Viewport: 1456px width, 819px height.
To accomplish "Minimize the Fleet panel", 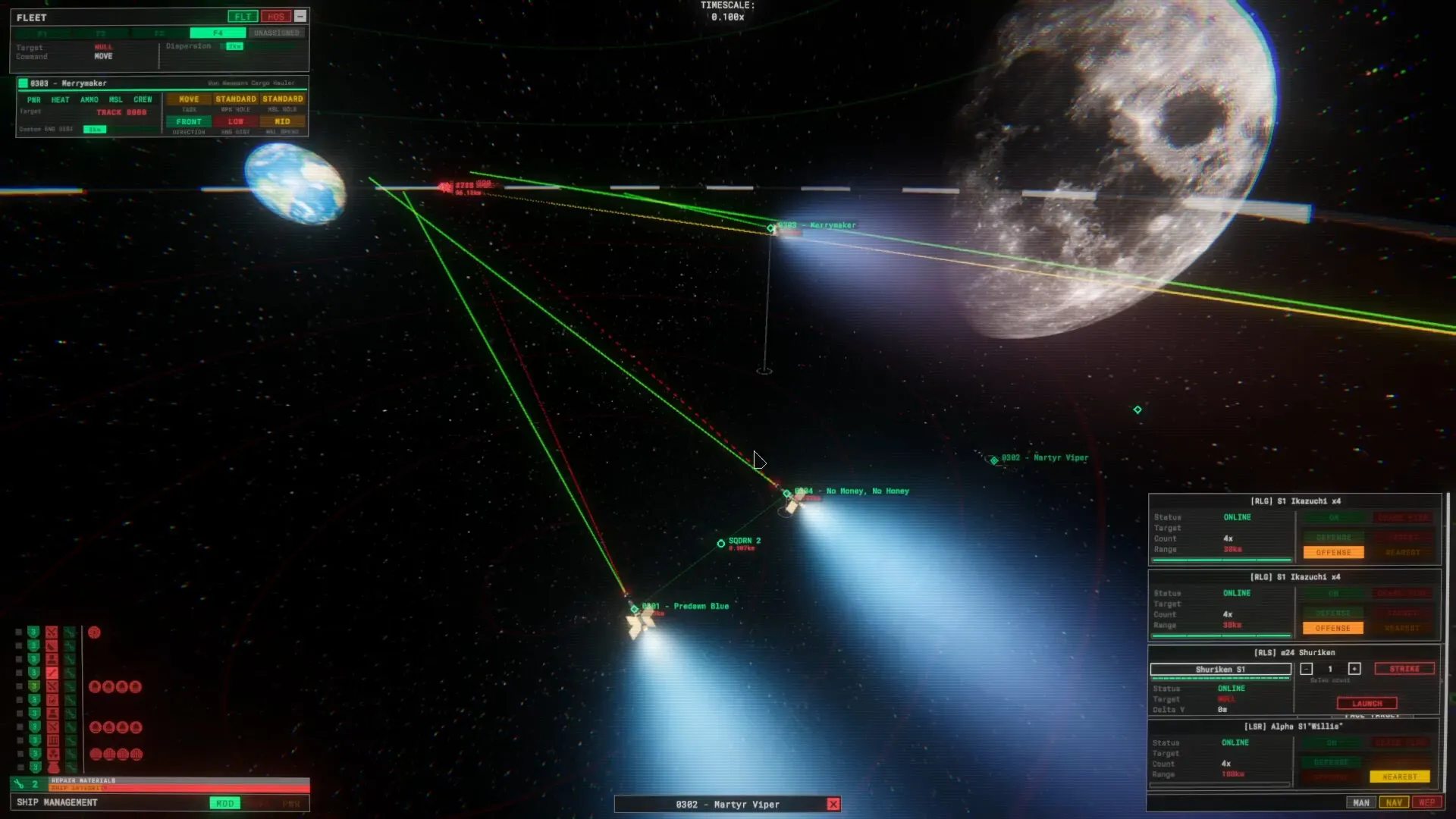I will point(300,16).
